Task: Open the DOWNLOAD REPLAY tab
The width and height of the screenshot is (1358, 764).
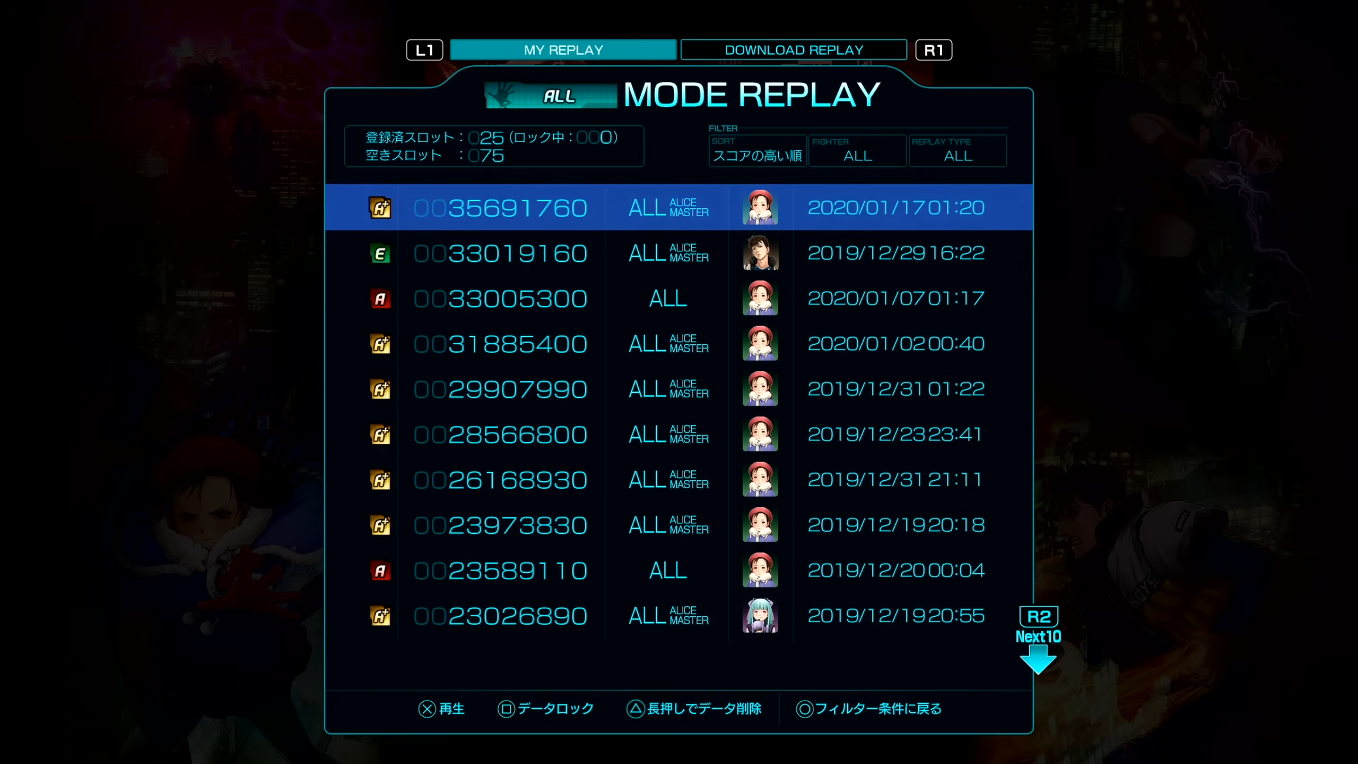Action: click(x=793, y=50)
